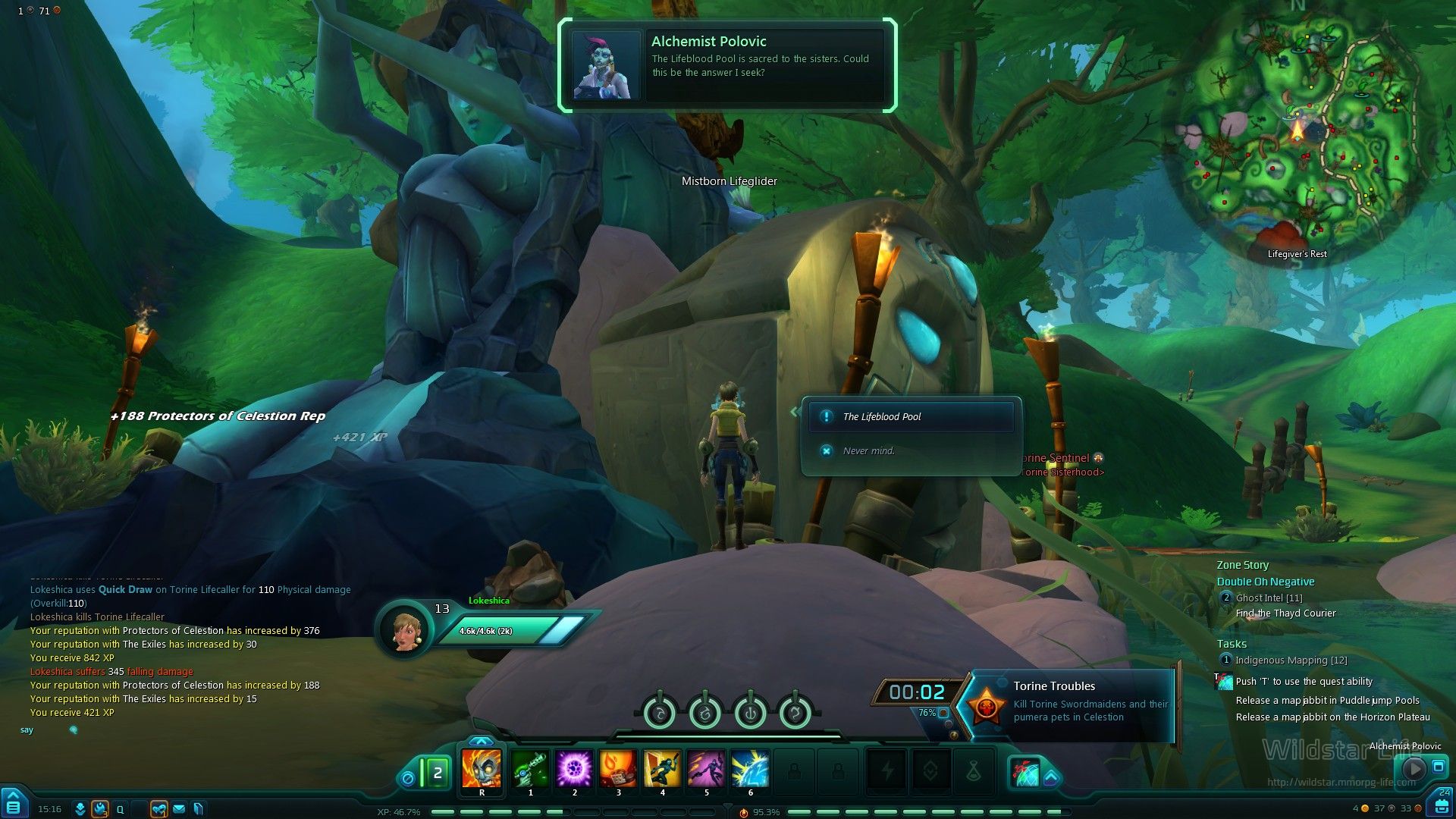Click the Lokeshica player portrait

coord(404,629)
